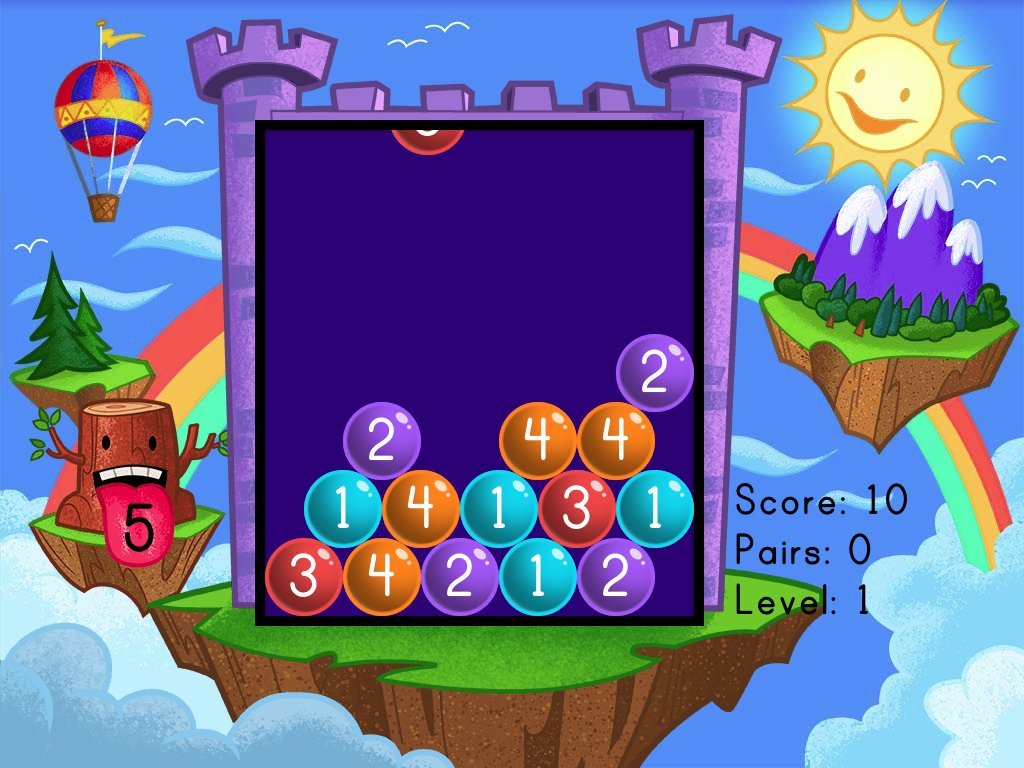The height and width of the screenshot is (768, 1024).
Task: Choose the orange 4 bubble in the bottom row
Action: click(381, 577)
